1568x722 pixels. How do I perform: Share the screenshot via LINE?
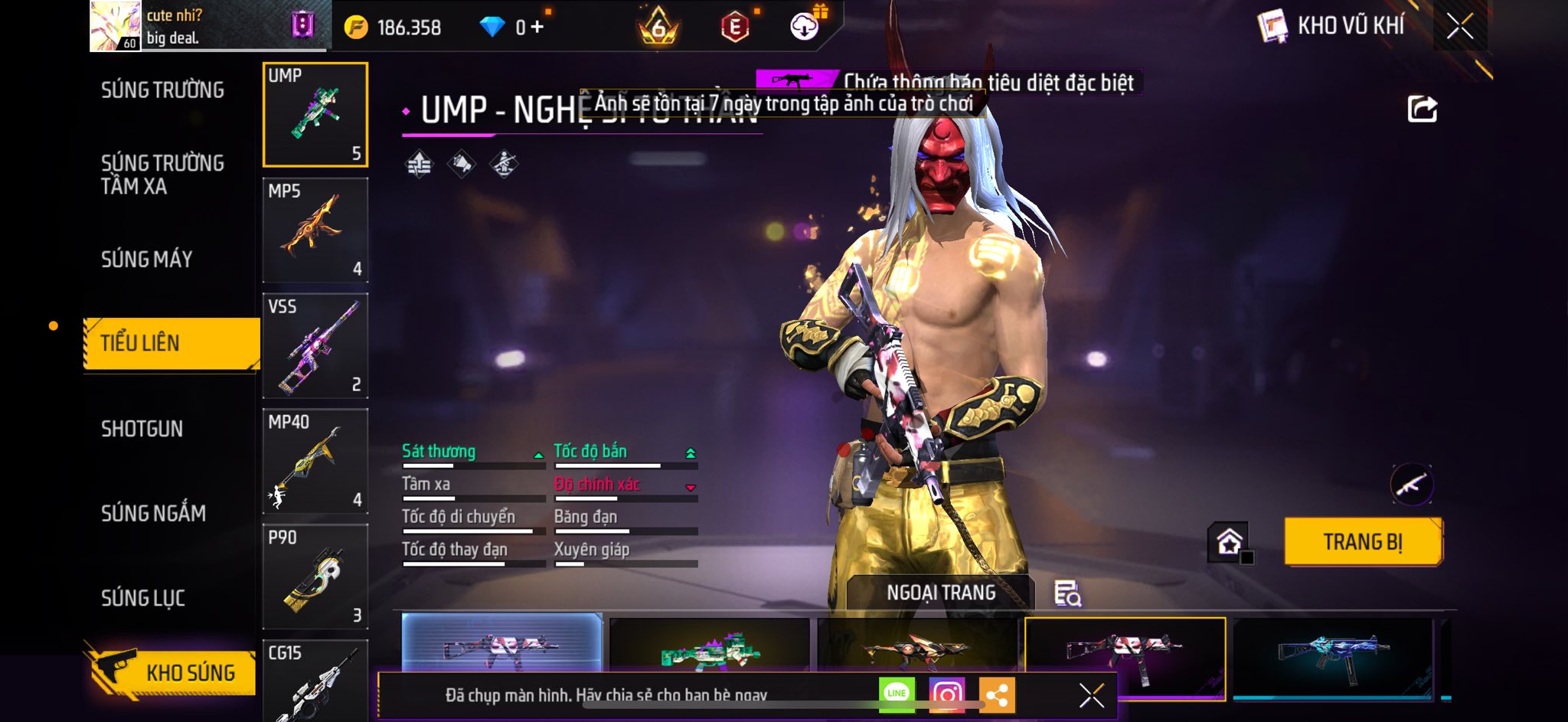(x=897, y=694)
